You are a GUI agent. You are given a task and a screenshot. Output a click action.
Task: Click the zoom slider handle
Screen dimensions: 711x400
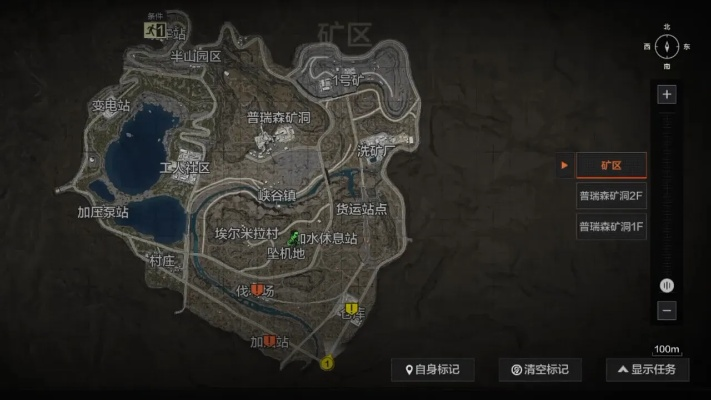point(667,286)
